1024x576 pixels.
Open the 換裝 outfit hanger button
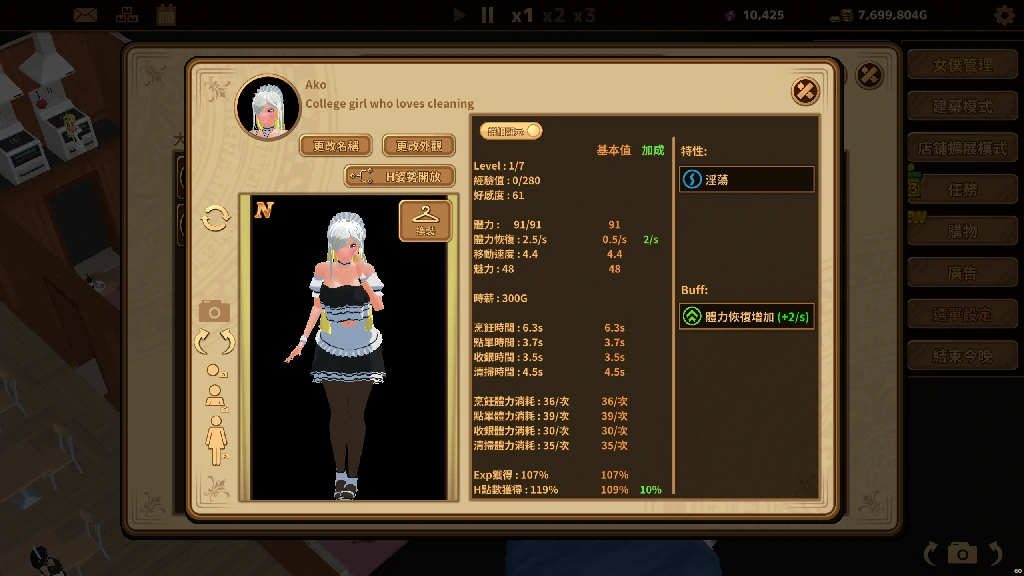point(425,220)
